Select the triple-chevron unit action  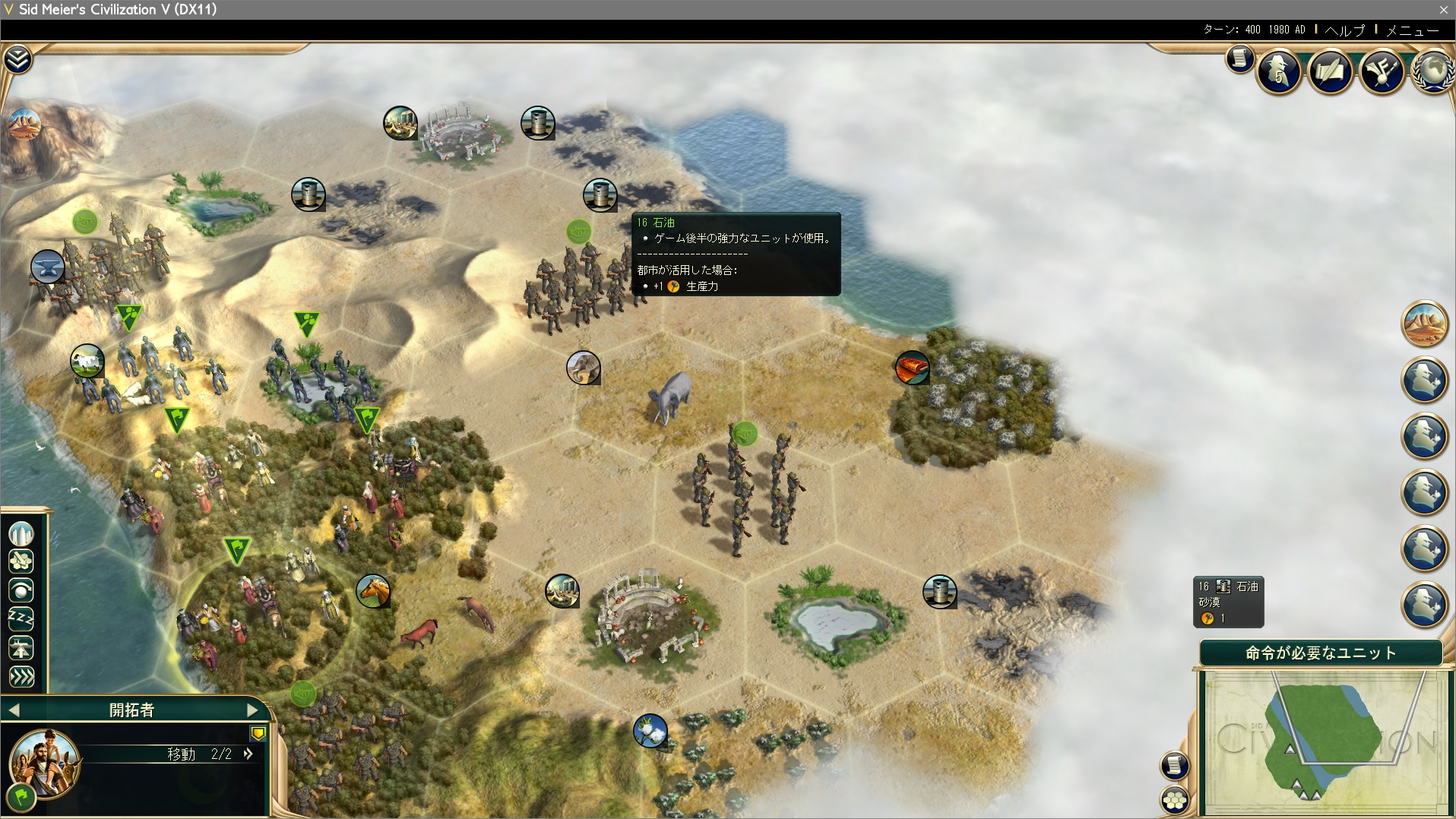click(x=21, y=676)
